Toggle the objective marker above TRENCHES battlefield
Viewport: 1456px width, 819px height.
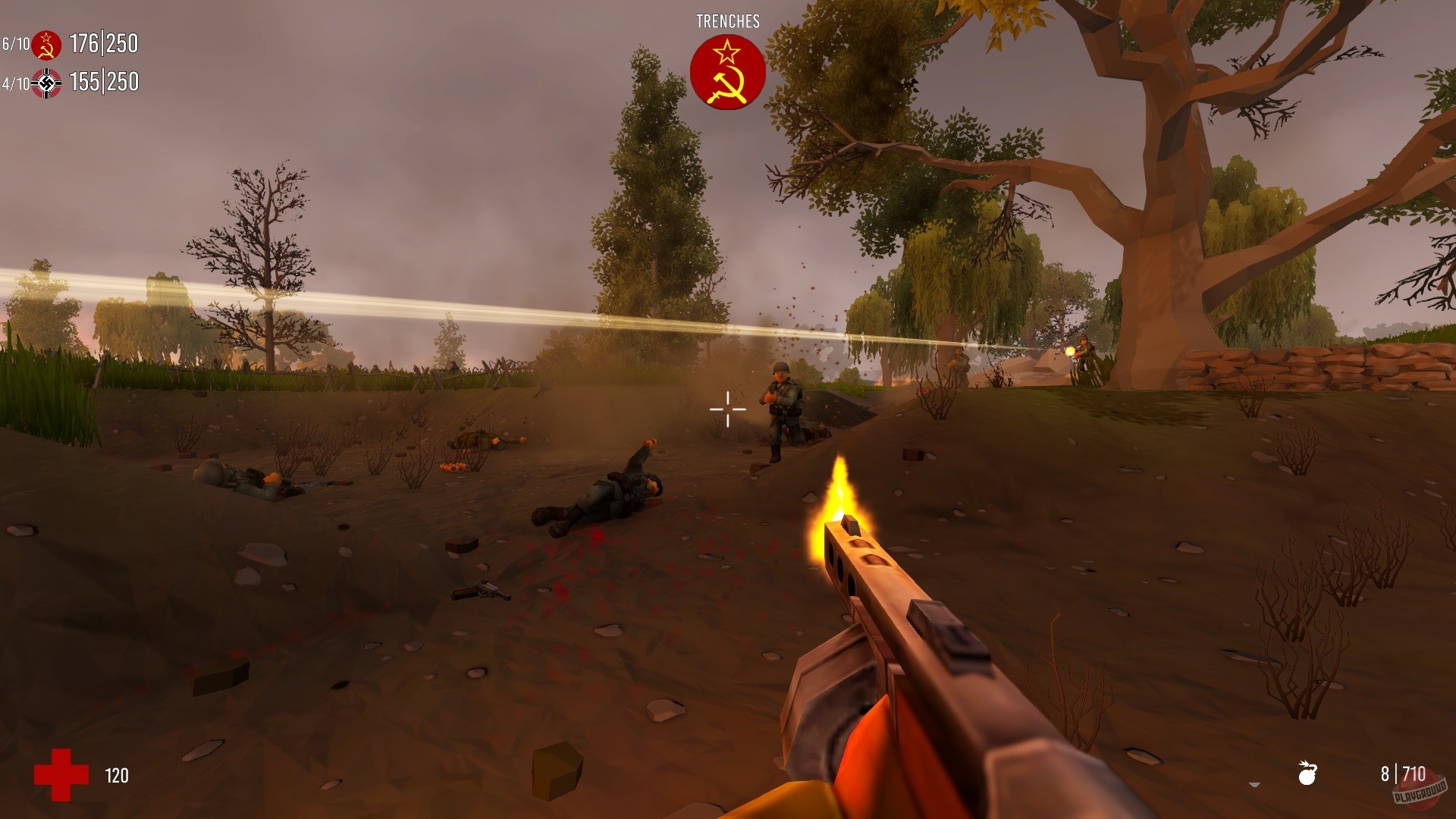click(727, 73)
